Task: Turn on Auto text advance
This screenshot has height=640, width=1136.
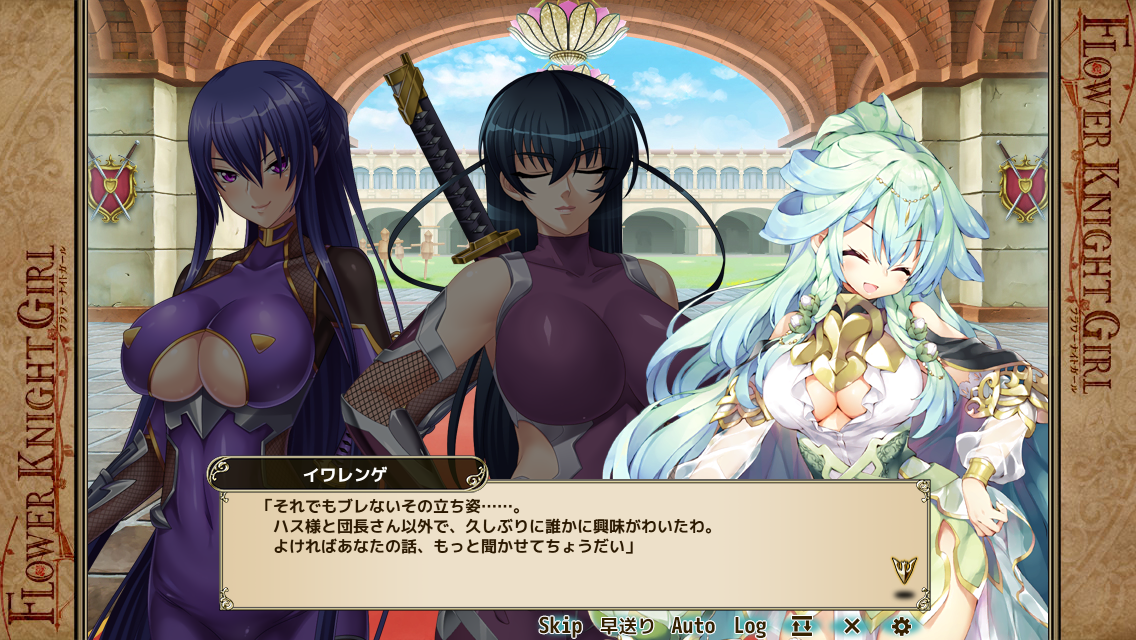Action: [693, 626]
